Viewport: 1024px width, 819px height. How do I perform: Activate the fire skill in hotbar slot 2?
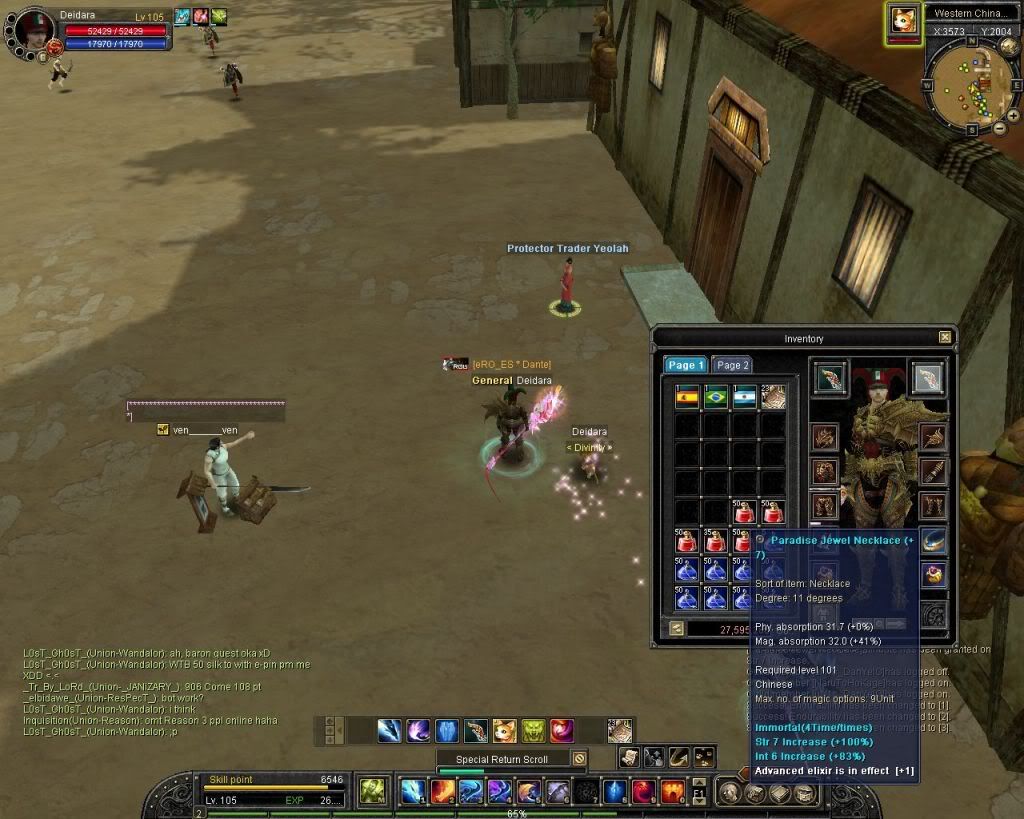442,792
